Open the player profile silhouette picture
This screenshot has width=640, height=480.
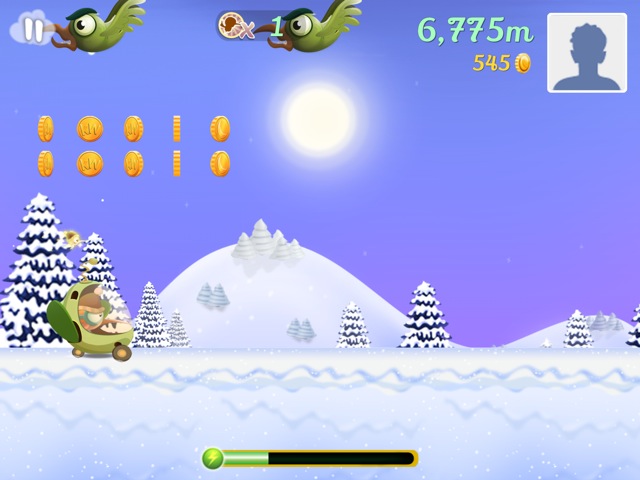(586, 53)
